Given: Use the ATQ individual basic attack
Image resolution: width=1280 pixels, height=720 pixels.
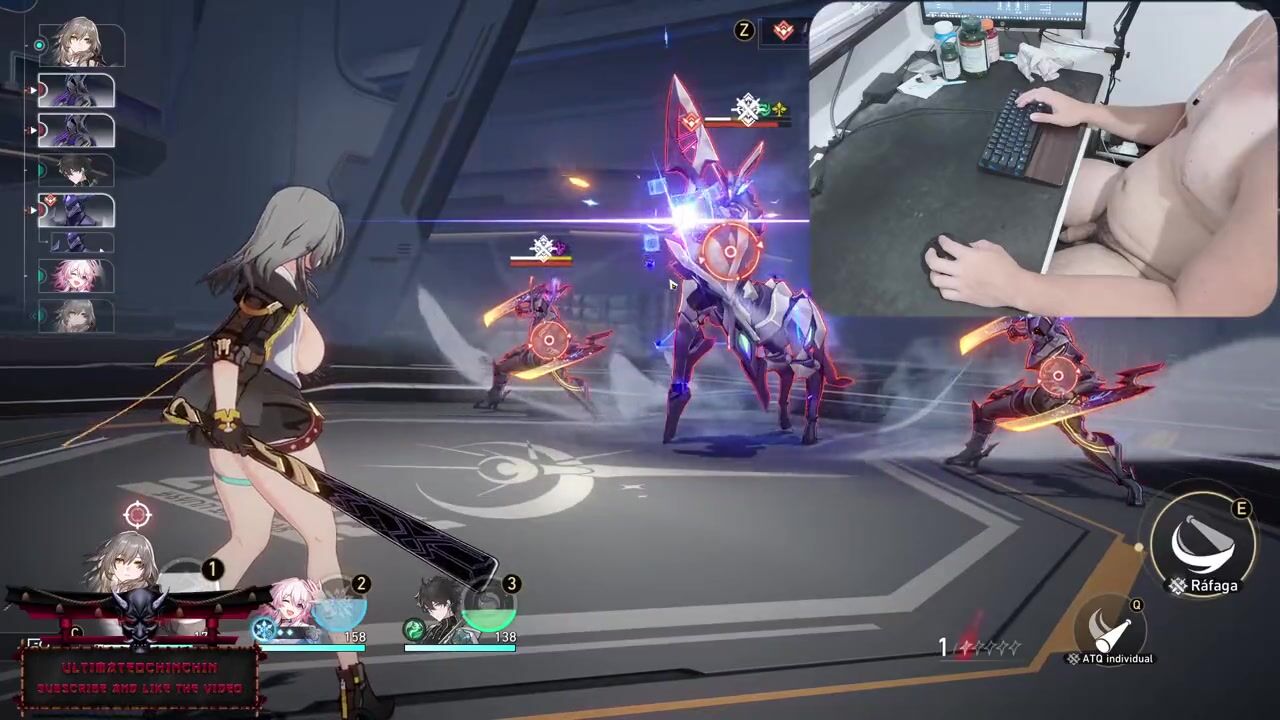Looking at the screenshot, I should tap(1110, 628).
